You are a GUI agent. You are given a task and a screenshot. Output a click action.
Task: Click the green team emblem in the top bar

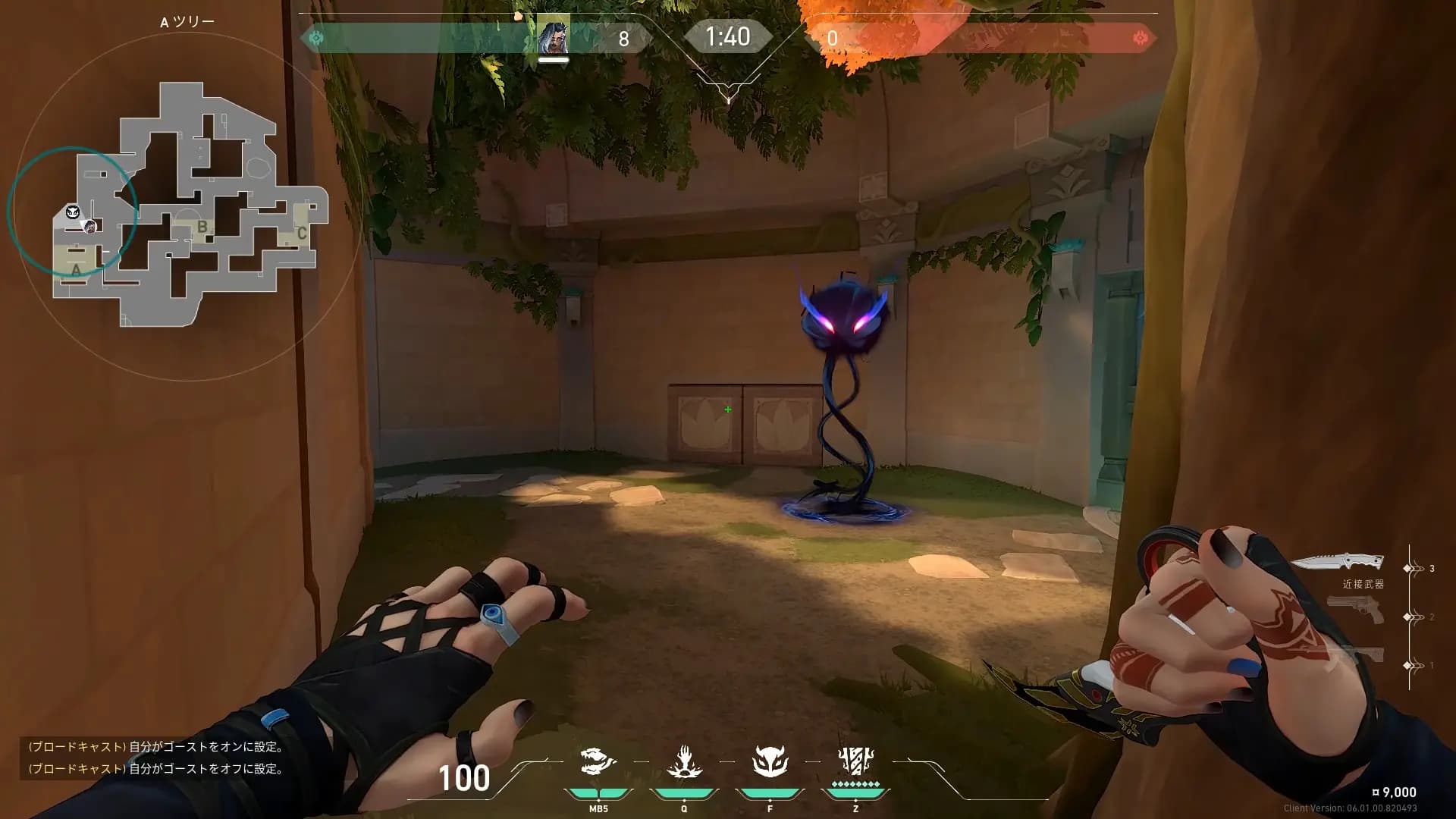(317, 37)
